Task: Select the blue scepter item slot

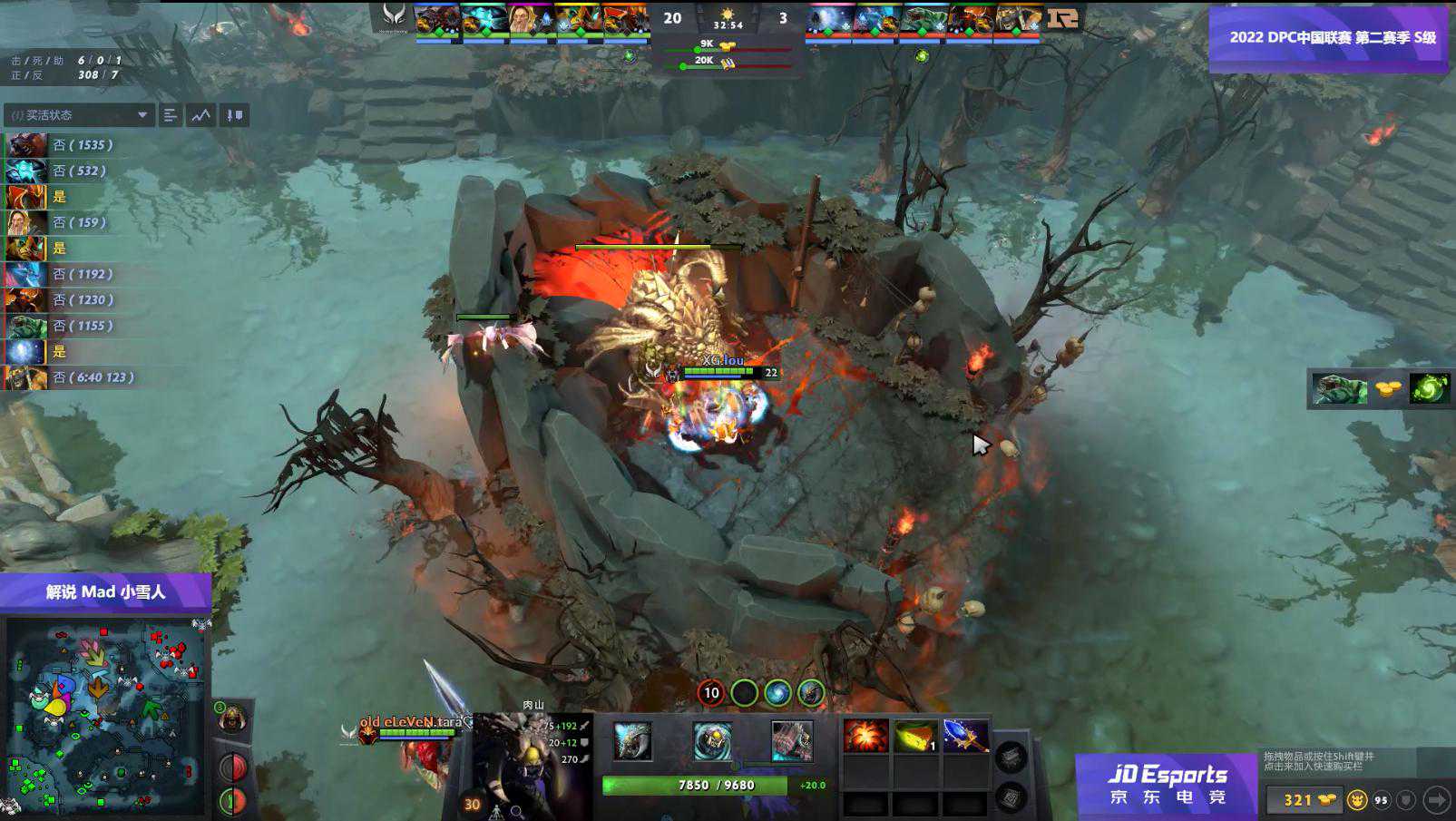Action: point(964,736)
